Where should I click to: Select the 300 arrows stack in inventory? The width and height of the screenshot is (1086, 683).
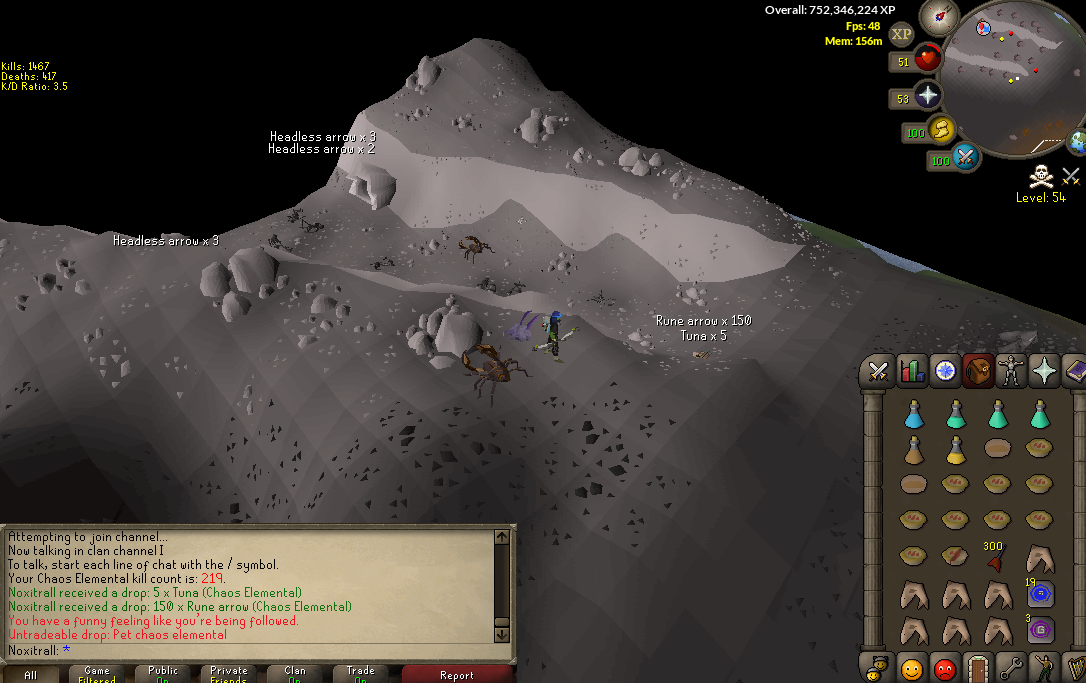click(995, 557)
